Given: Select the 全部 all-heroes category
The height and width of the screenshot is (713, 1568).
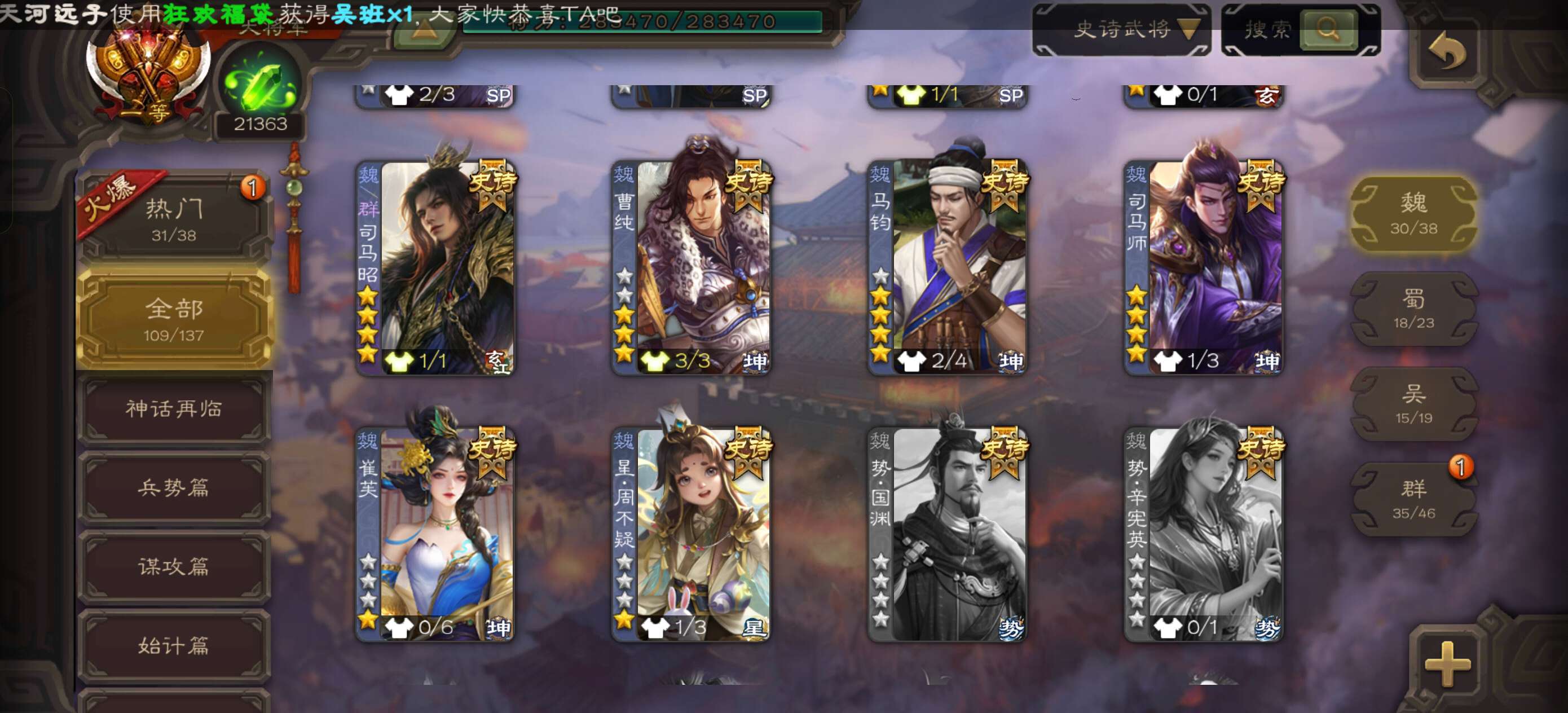Looking at the screenshot, I should click(x=174, y=319).
